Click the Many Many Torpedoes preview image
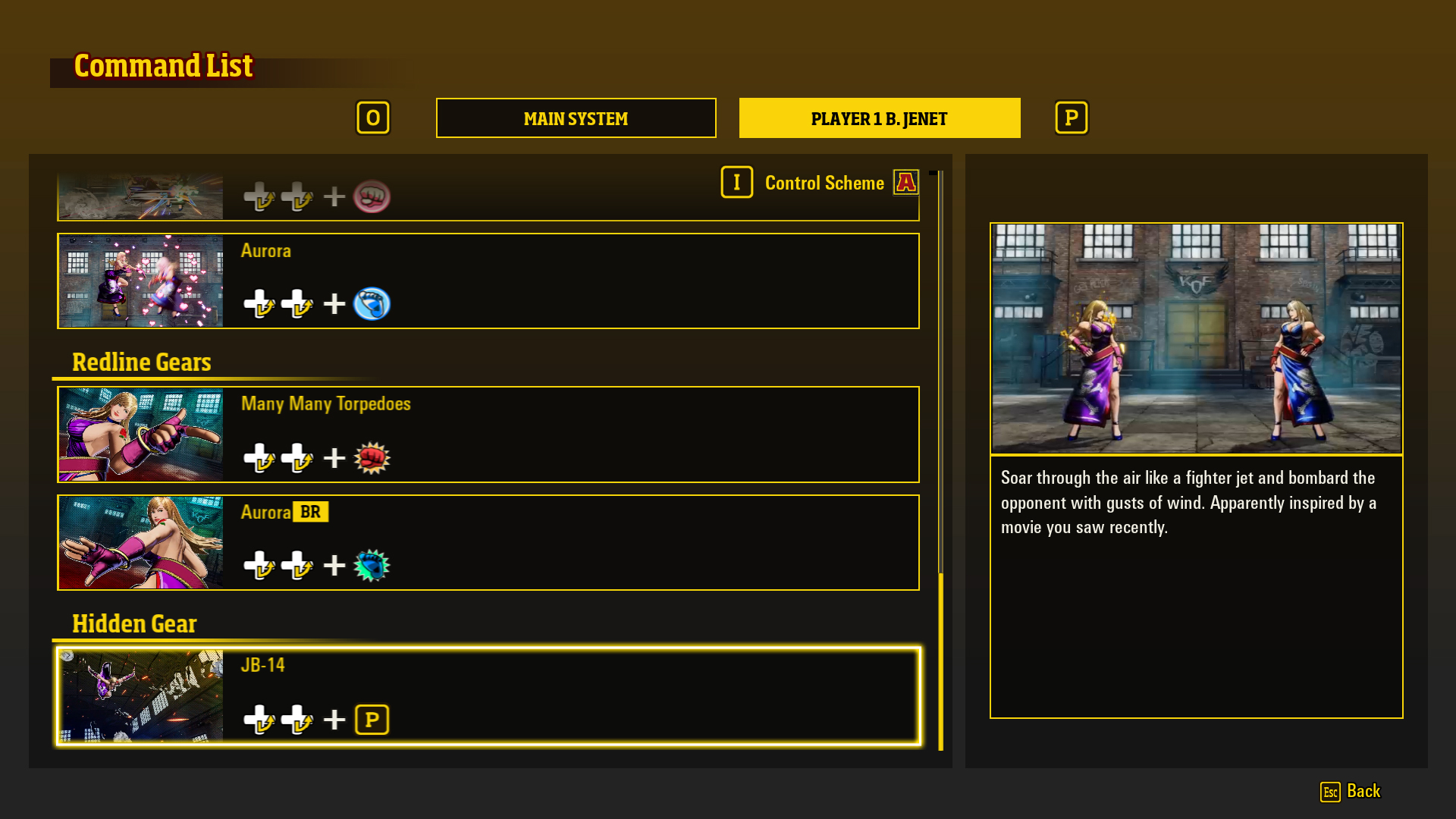This screenshot has height=819, width=1456. click(140, 434)
